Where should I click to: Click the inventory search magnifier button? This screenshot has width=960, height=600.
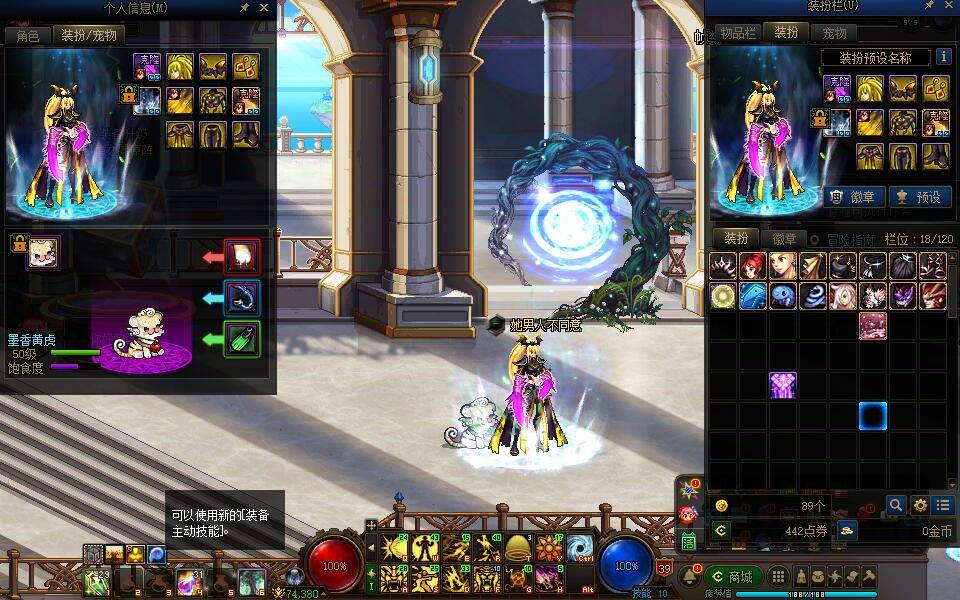895,505
